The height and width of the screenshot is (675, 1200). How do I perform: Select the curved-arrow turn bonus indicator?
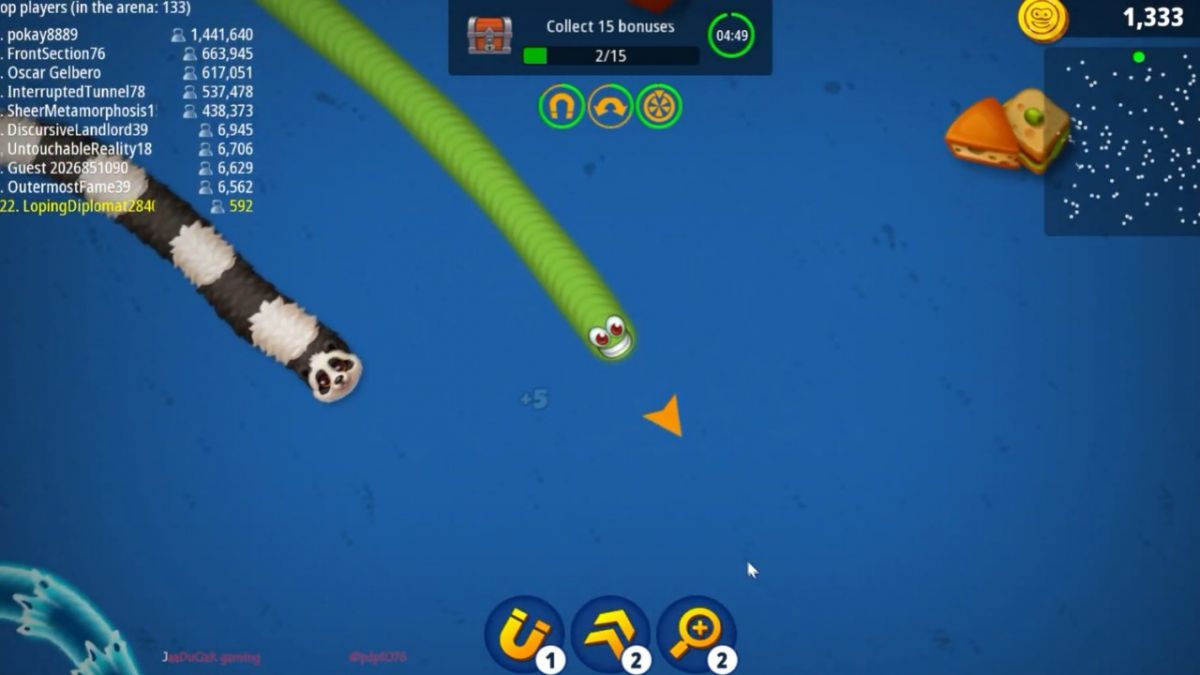(x=610, y=106)
